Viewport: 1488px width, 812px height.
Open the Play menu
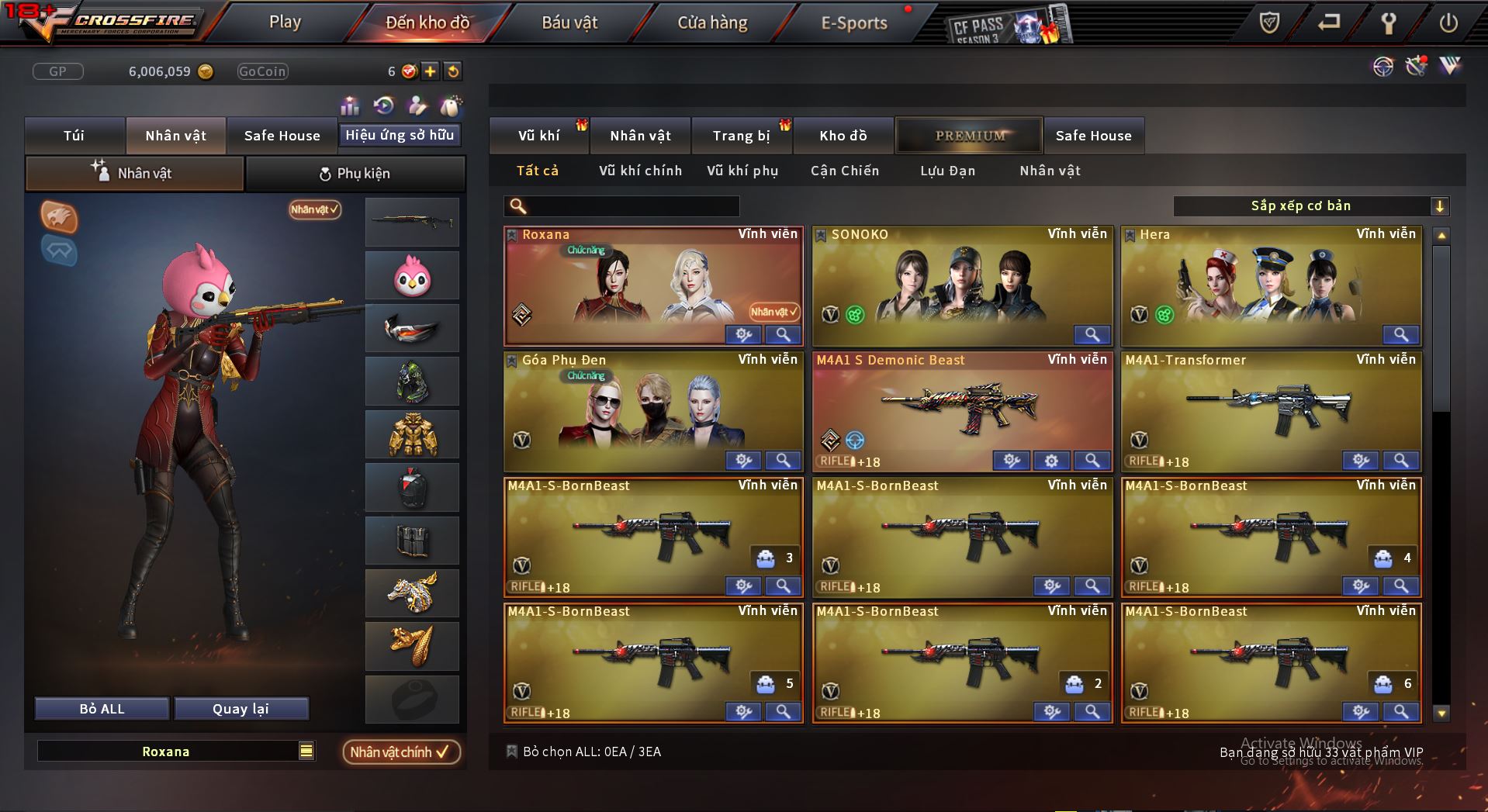[285, 22]
